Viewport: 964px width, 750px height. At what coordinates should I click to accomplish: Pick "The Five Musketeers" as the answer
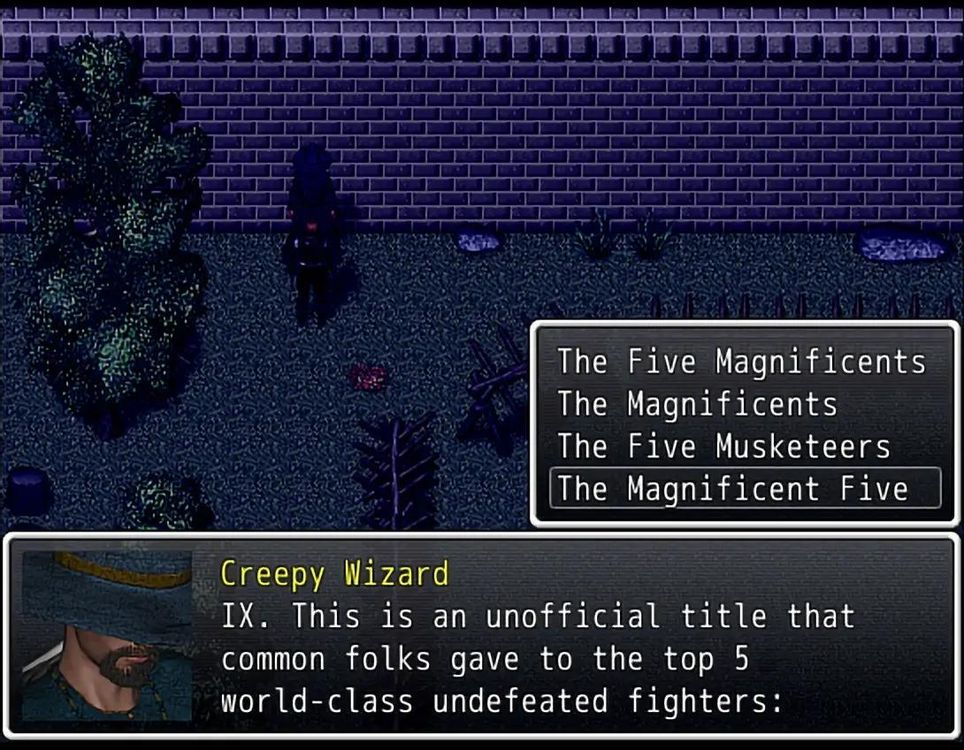tap(723, 447)
